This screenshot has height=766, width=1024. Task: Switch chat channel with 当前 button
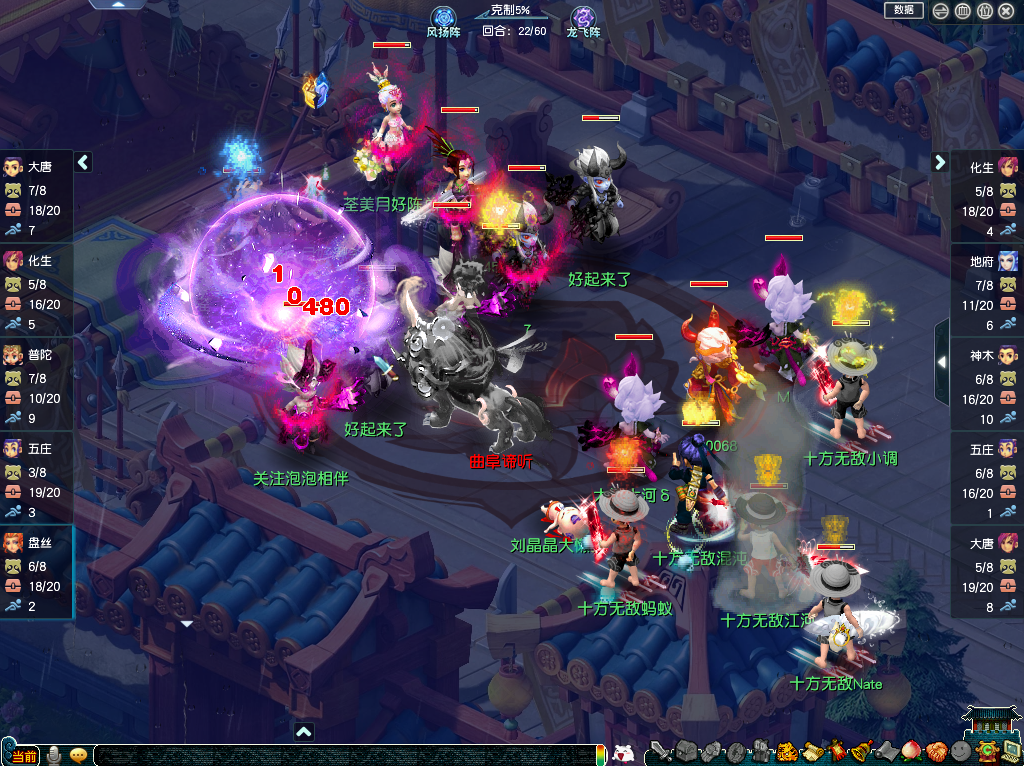(23, 755)
